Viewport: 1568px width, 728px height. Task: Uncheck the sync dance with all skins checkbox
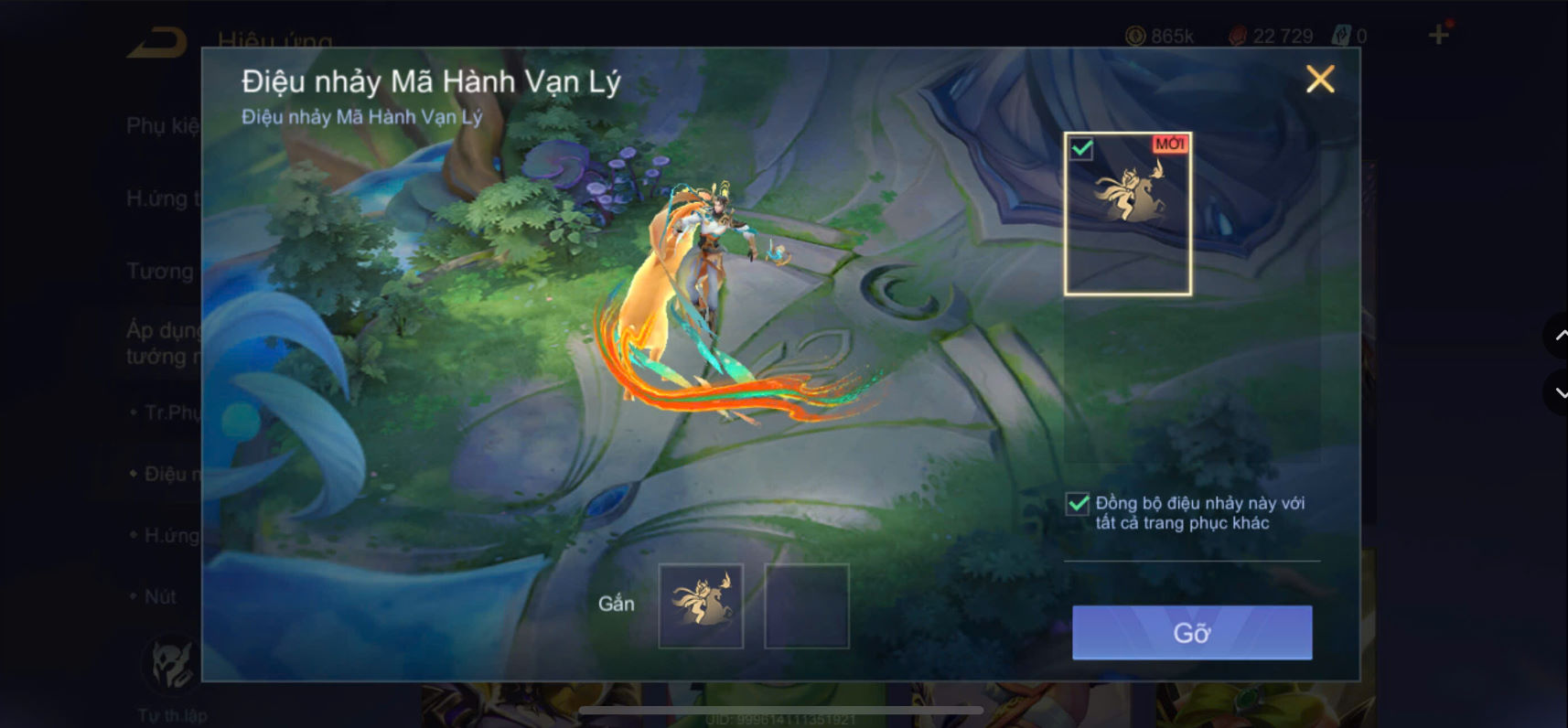(x=1076, y=505)
